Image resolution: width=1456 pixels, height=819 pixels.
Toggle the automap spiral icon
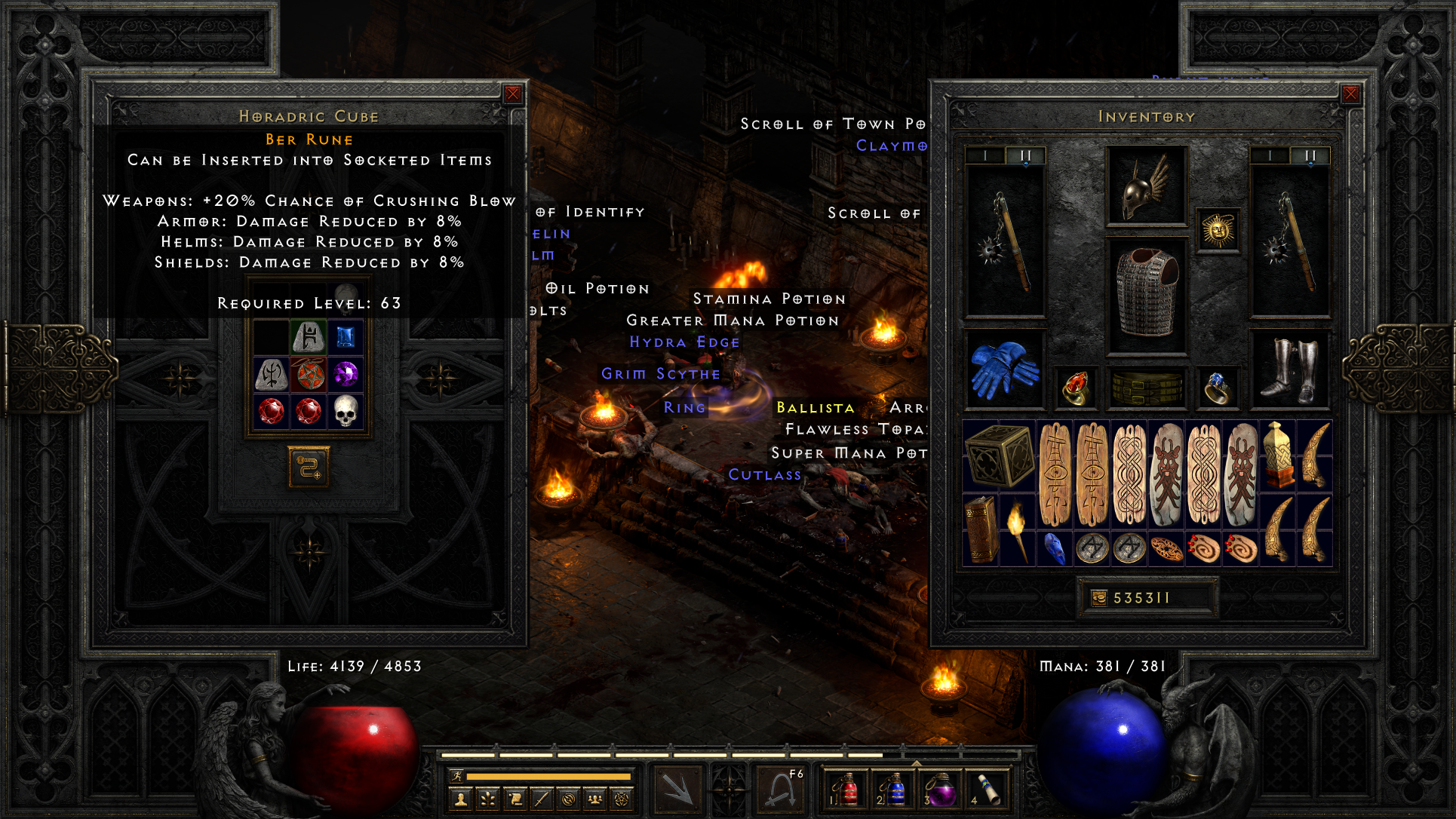tap(567, 799)
